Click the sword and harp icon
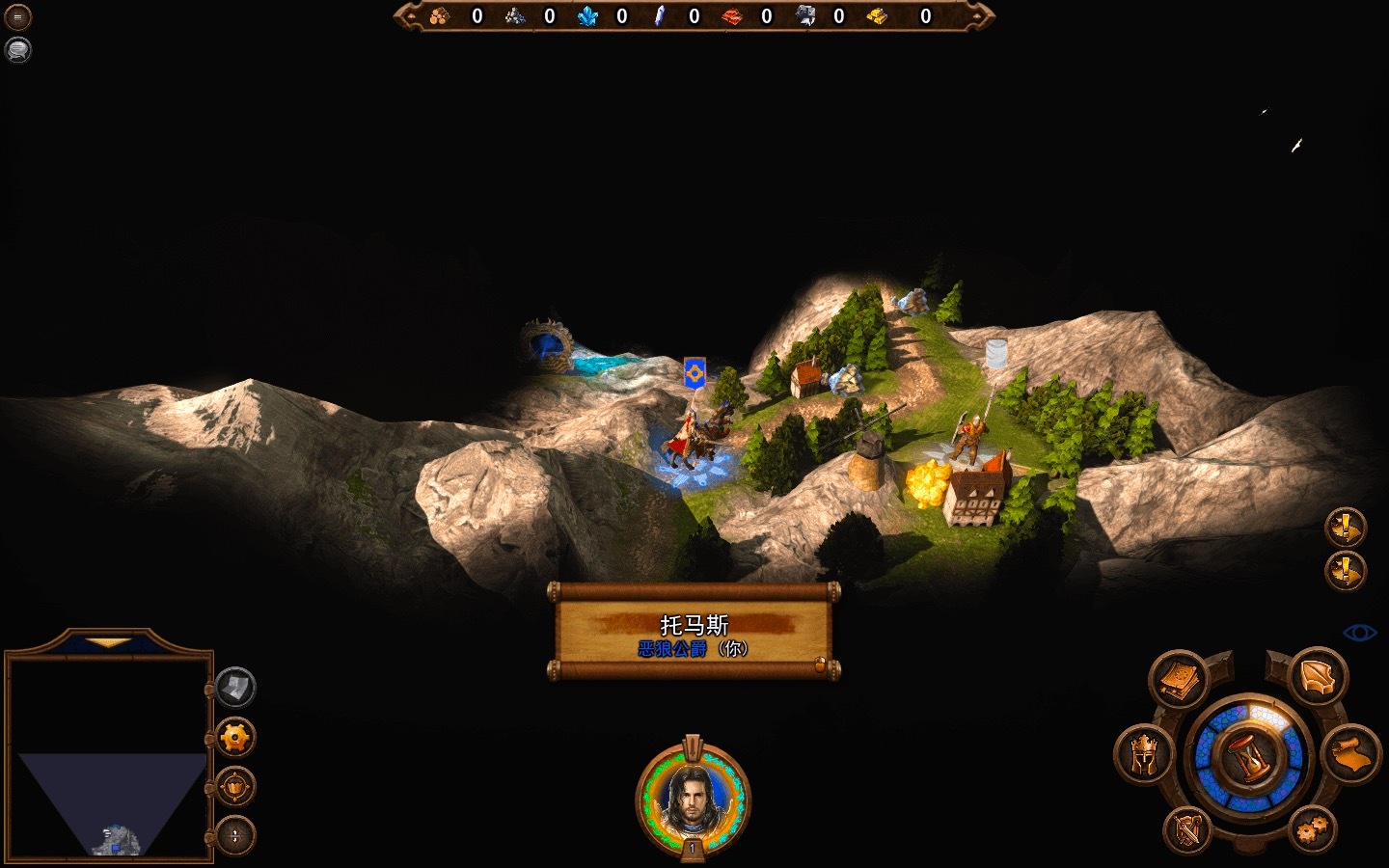The width and height of the screenshot is (1389, 868). point(1187,828)
